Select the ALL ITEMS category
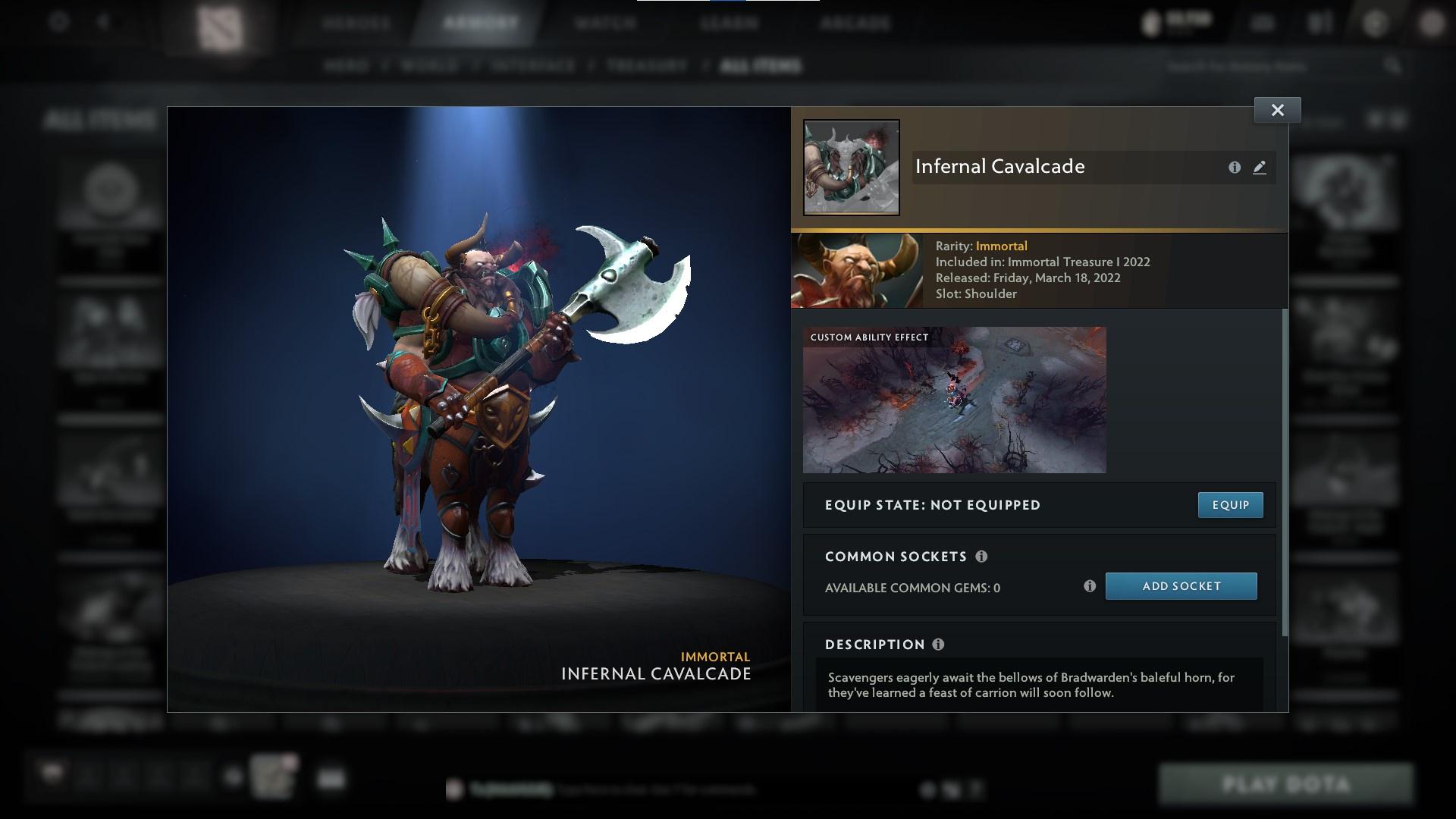The height and width of the screenshot is (819, 1456). pyautogui.click(x=761, y=66)
